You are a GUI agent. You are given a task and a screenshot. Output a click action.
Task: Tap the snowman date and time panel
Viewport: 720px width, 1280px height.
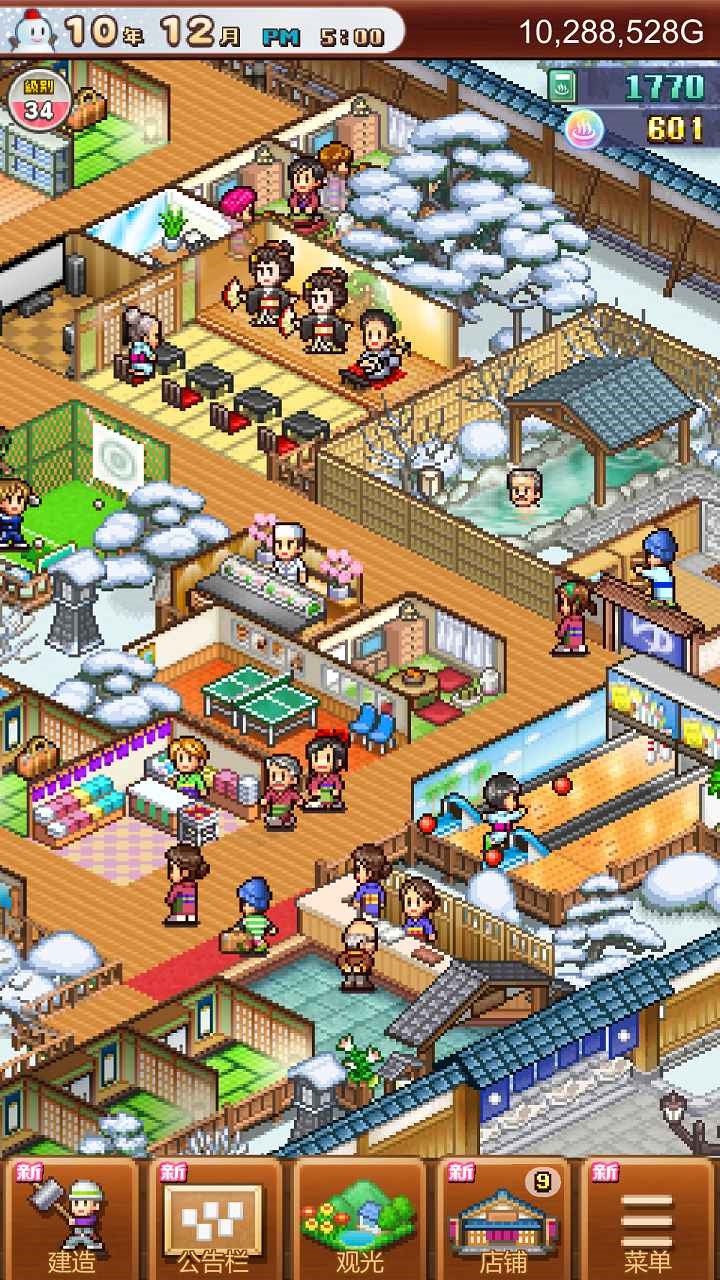[200, 33]
